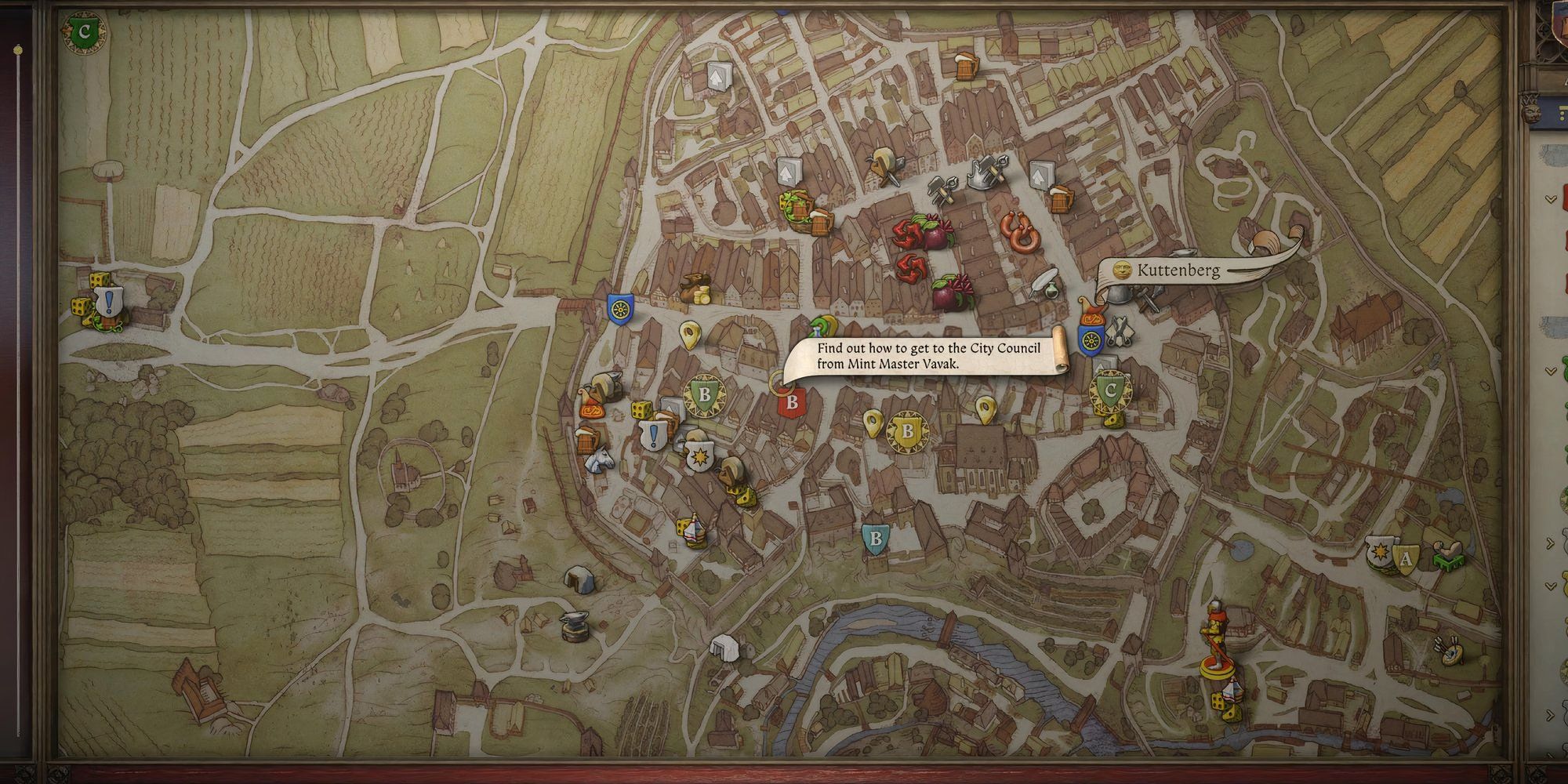
Task: Select the green shield C quest marker
Action: 1109,390
